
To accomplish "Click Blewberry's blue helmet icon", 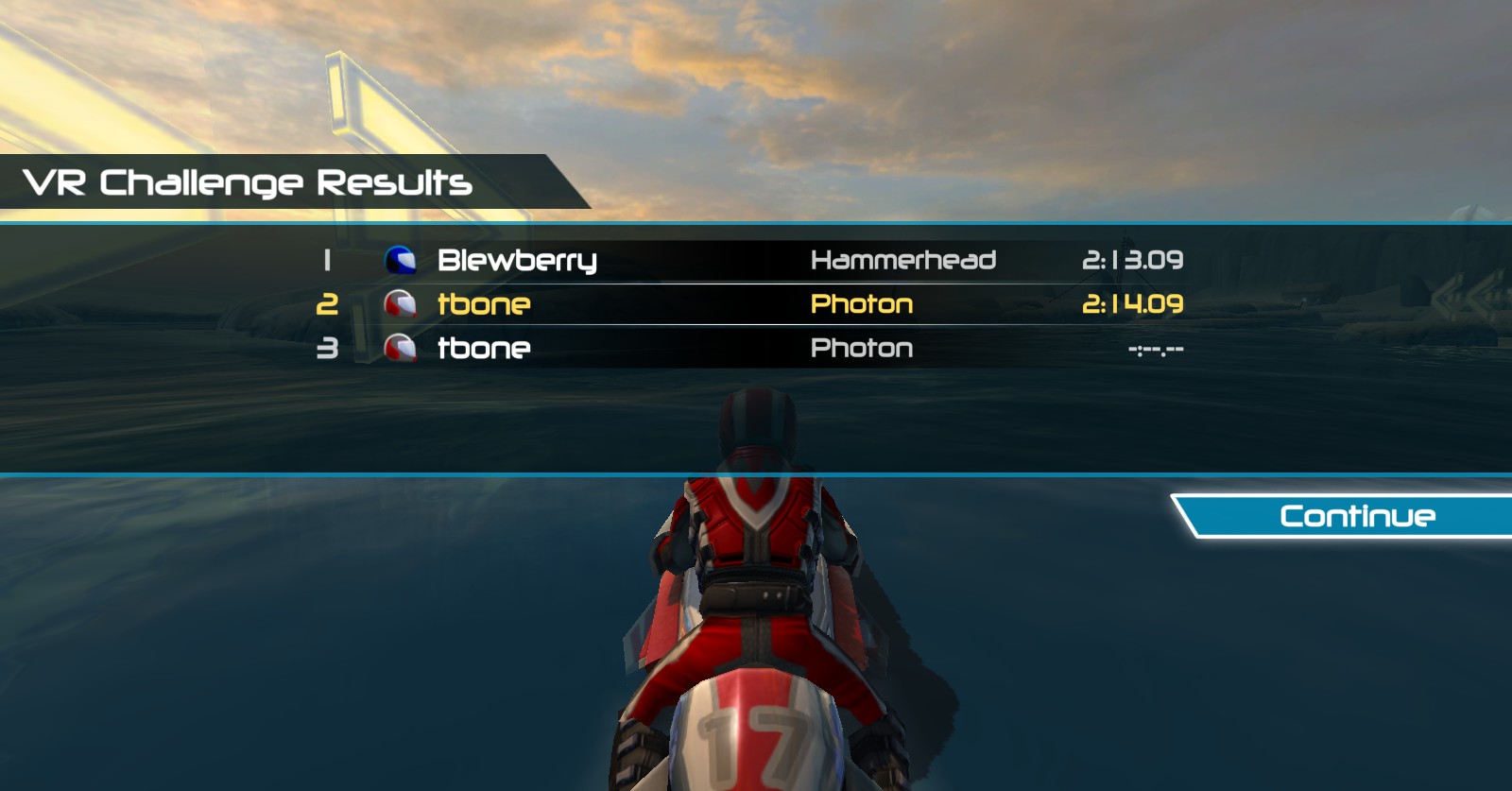I will tap(401, 260).
